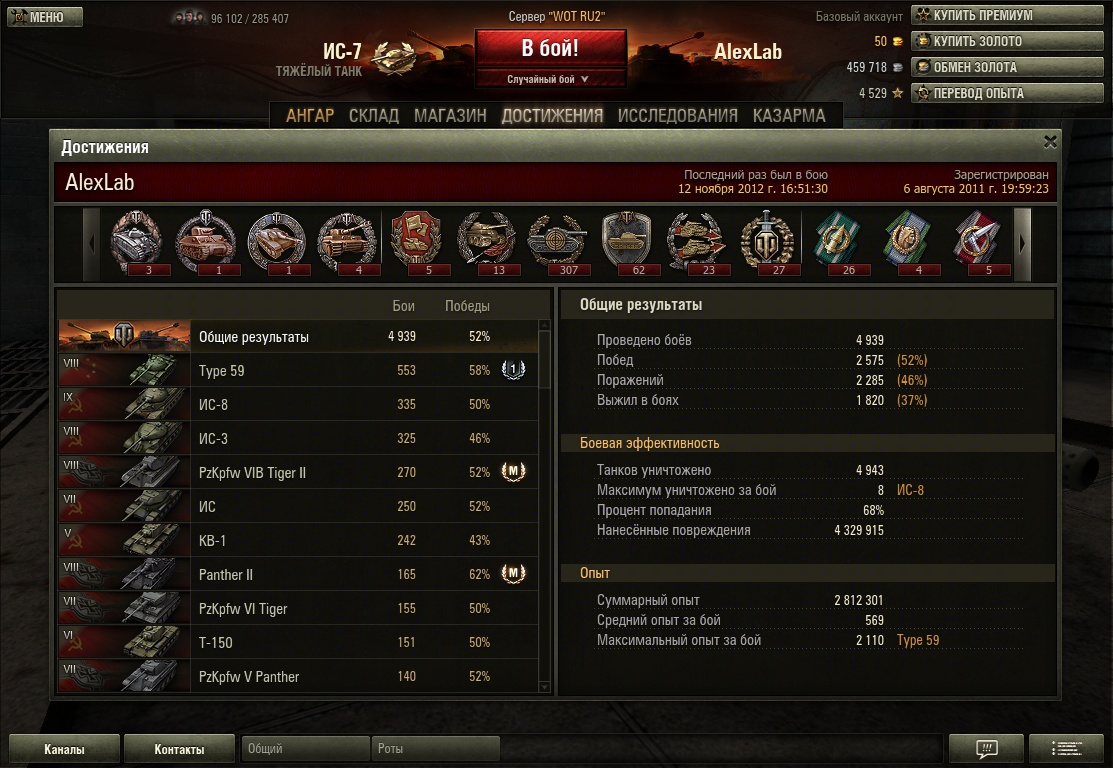
Task: Close the Достижения window
Action: [x=1050, y=142]
